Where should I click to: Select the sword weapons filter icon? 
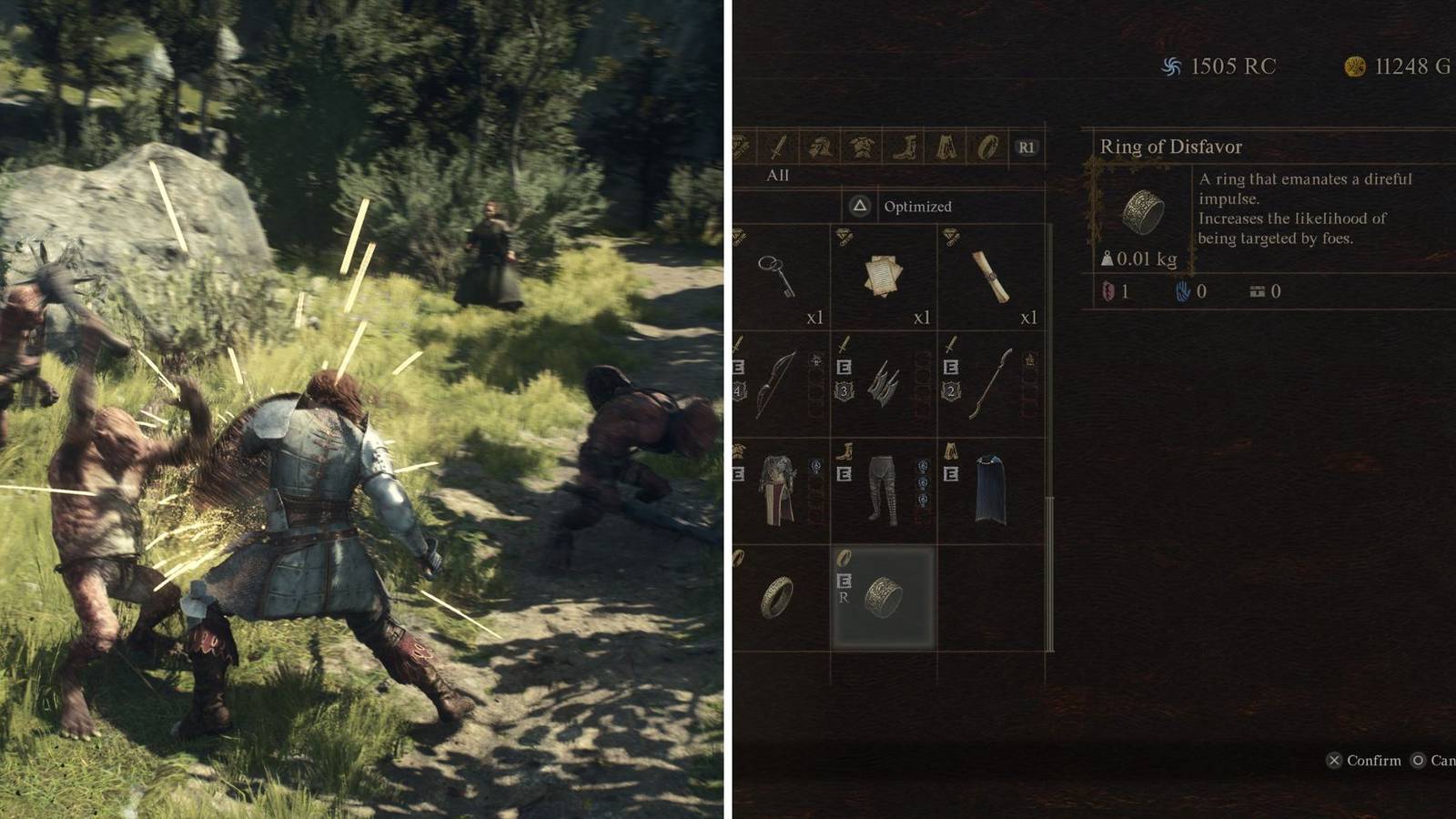[777, 147]
